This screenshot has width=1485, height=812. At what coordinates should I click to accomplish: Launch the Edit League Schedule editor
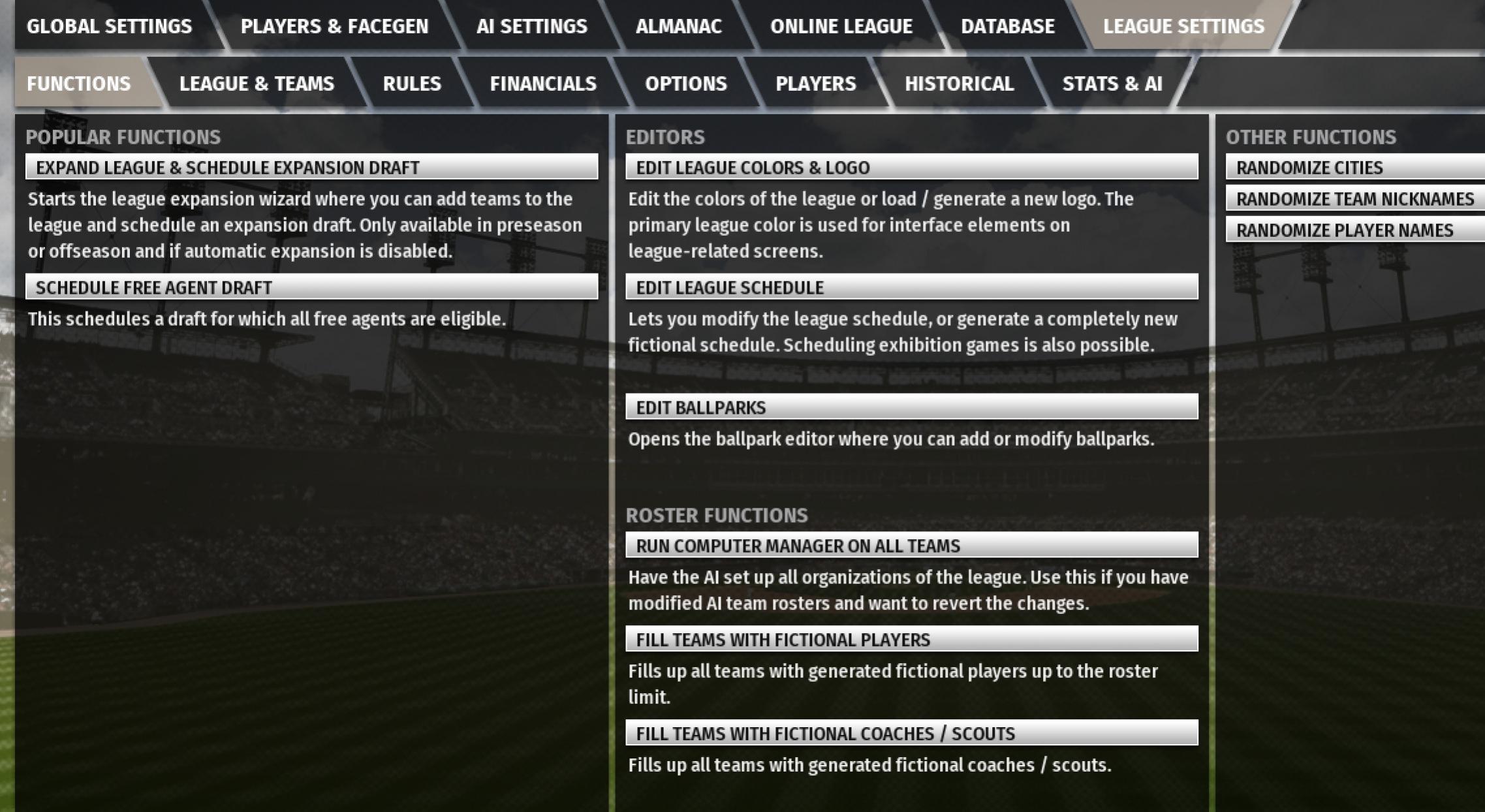pos(911,287)
